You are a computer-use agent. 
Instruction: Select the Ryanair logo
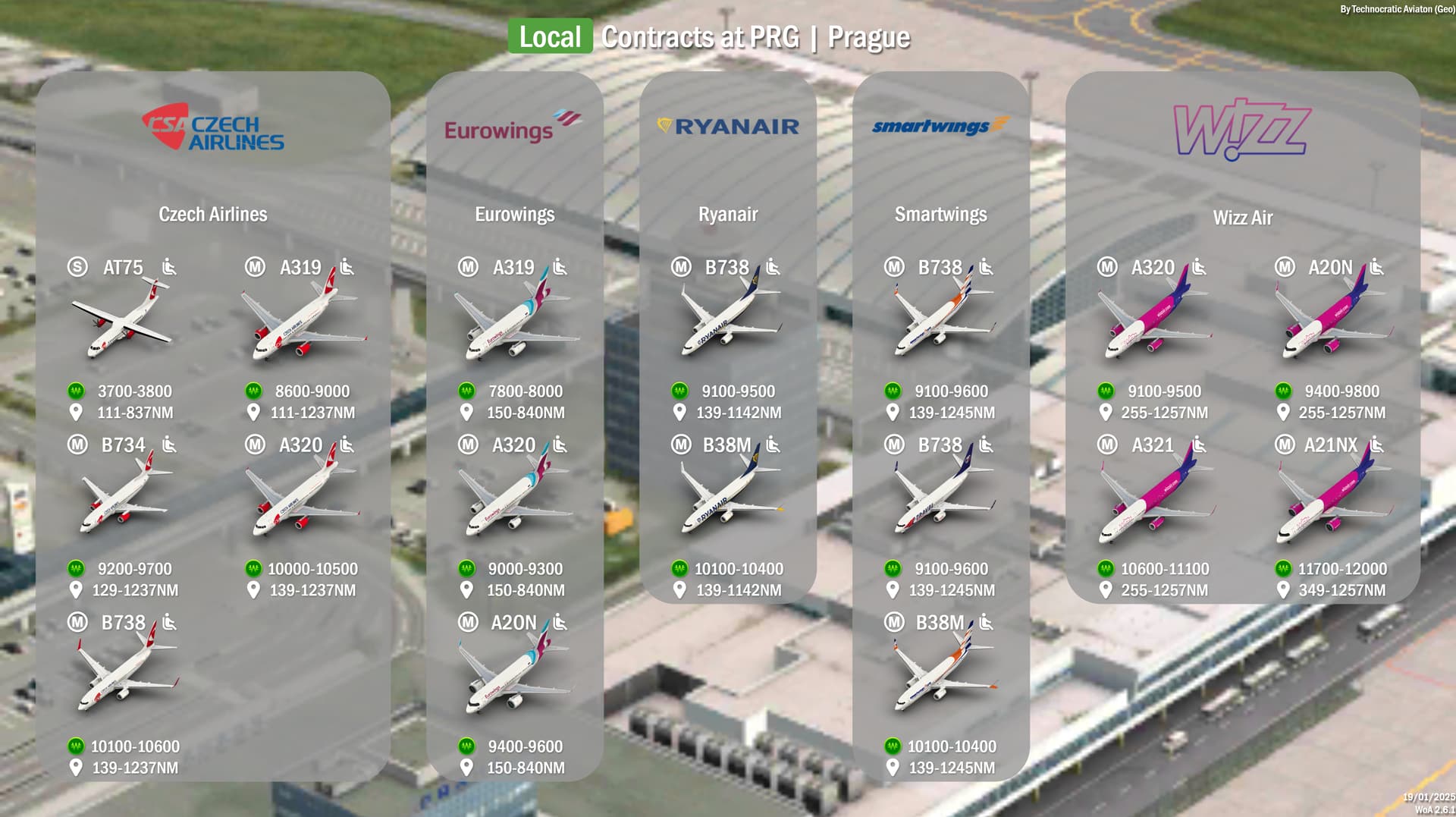pos(728,126)
